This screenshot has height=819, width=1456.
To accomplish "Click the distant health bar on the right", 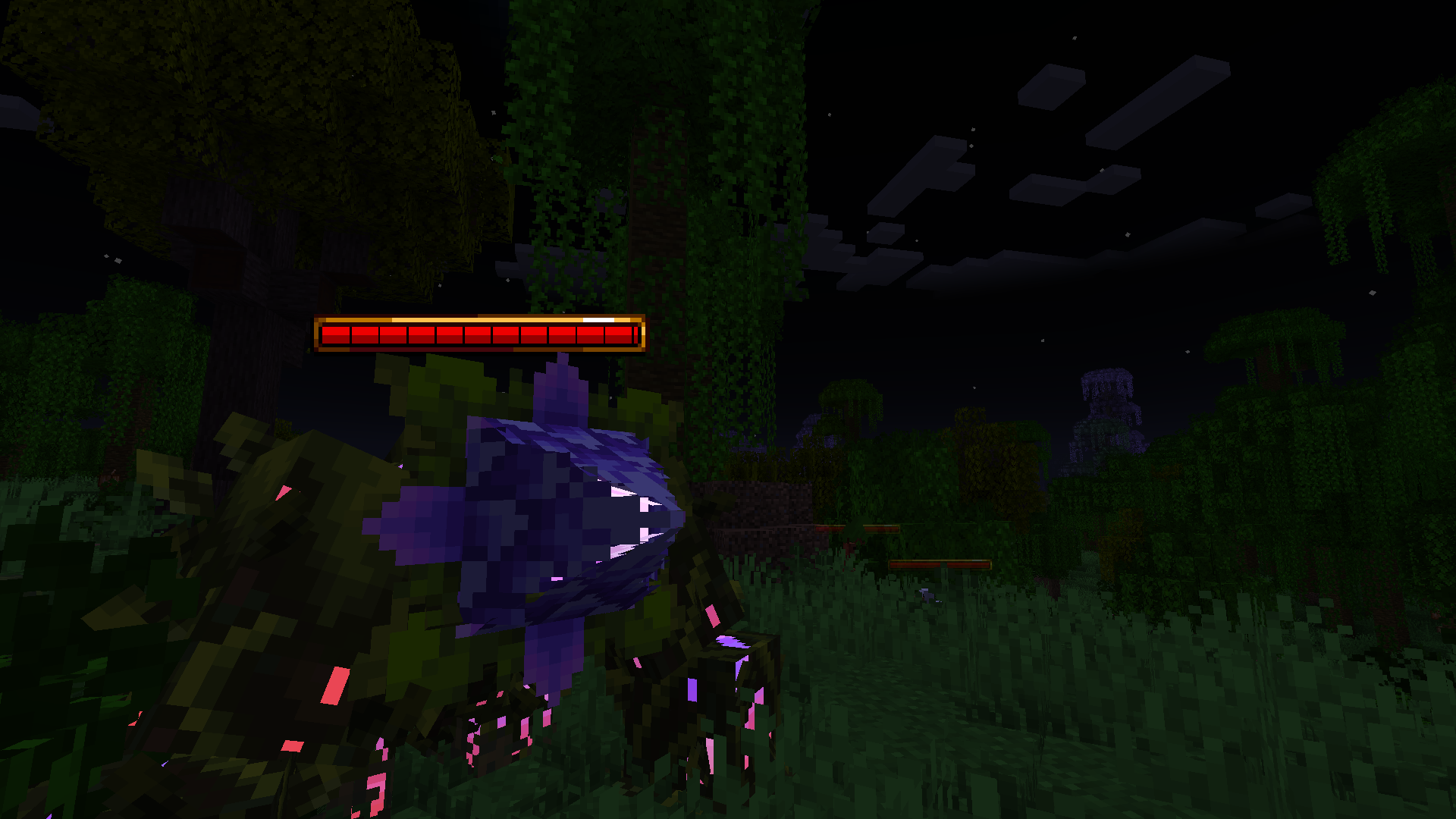I will click(940, 565).
